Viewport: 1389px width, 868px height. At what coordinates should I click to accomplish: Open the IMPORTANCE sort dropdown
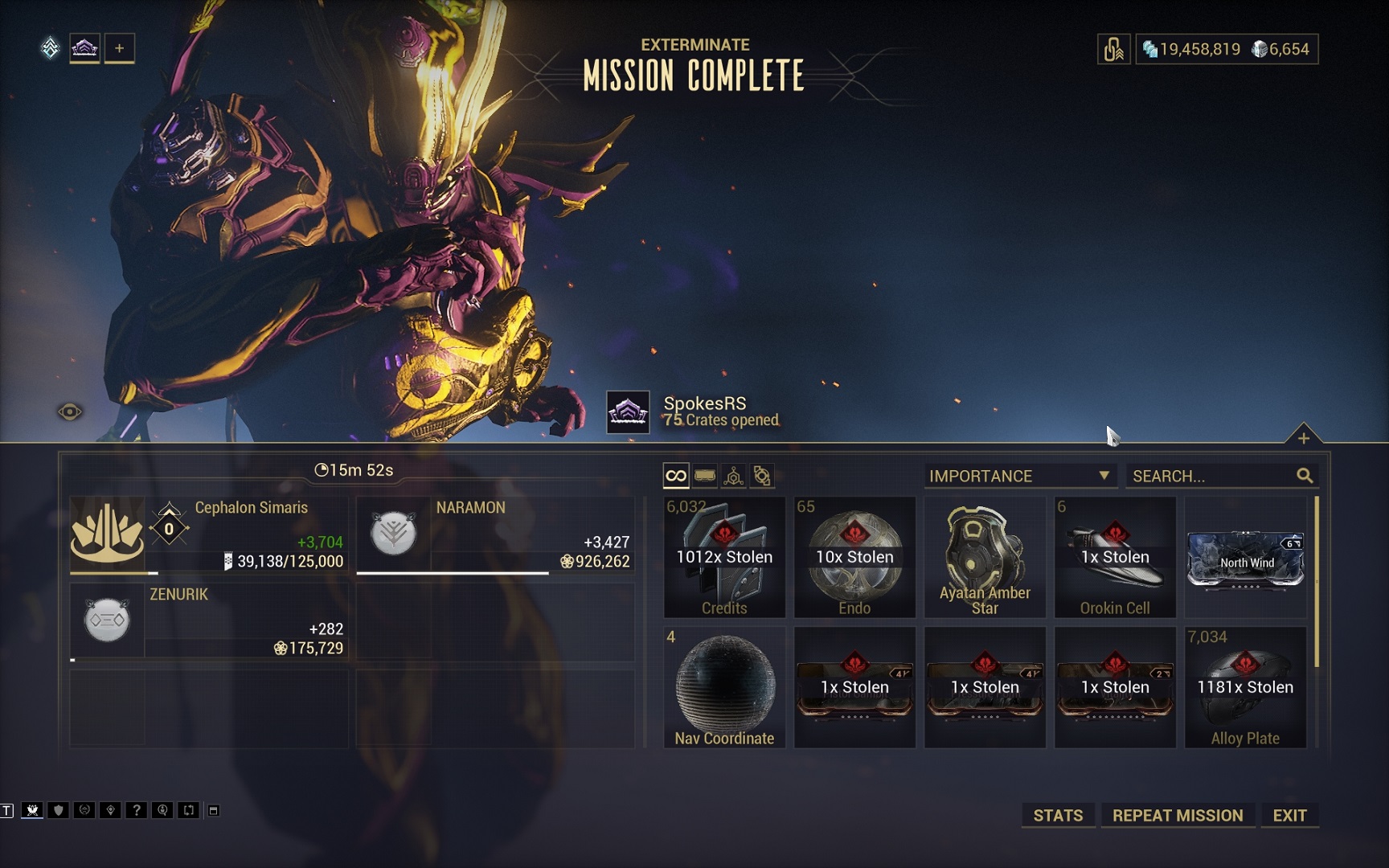click(x=1019, y=476)
